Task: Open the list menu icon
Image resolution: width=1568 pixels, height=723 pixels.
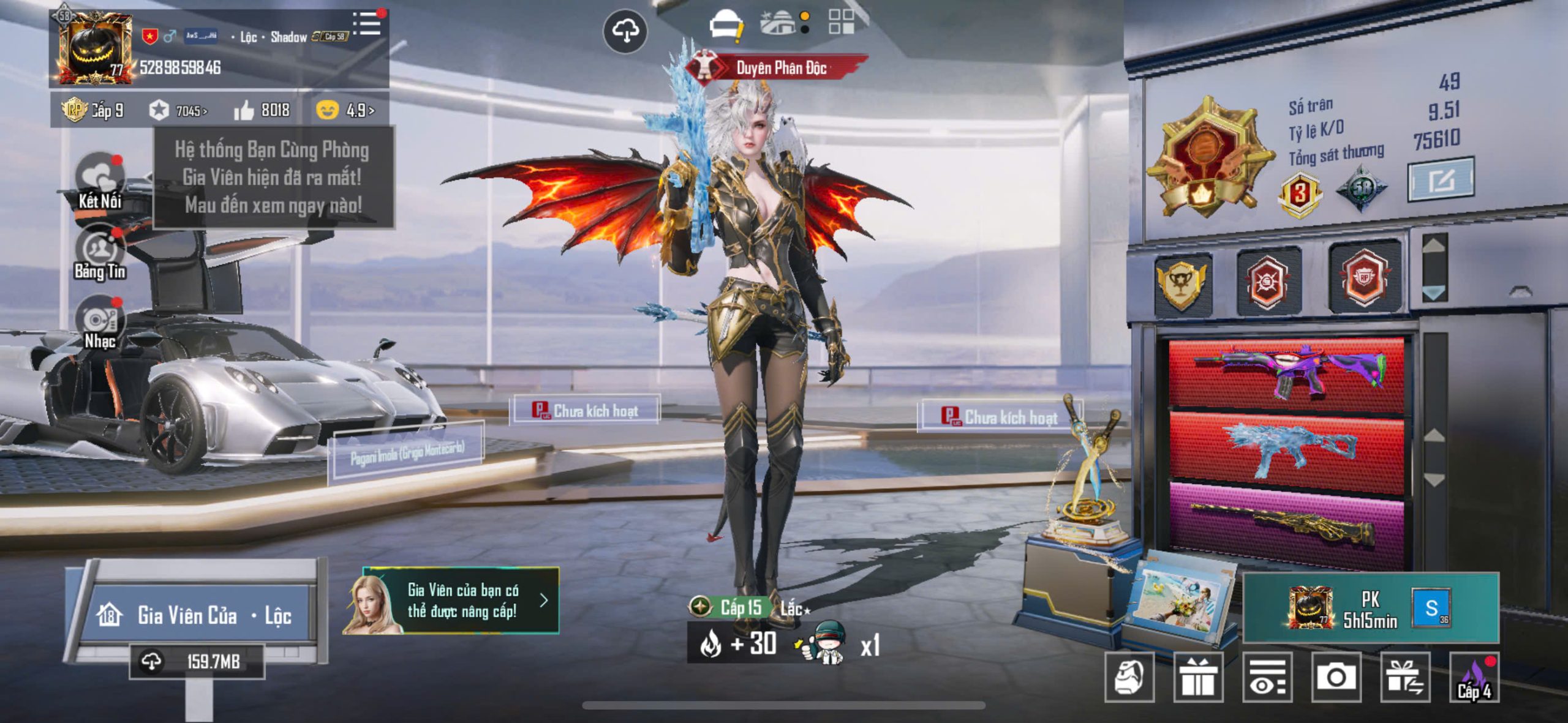Action: [x=367, y=24]
